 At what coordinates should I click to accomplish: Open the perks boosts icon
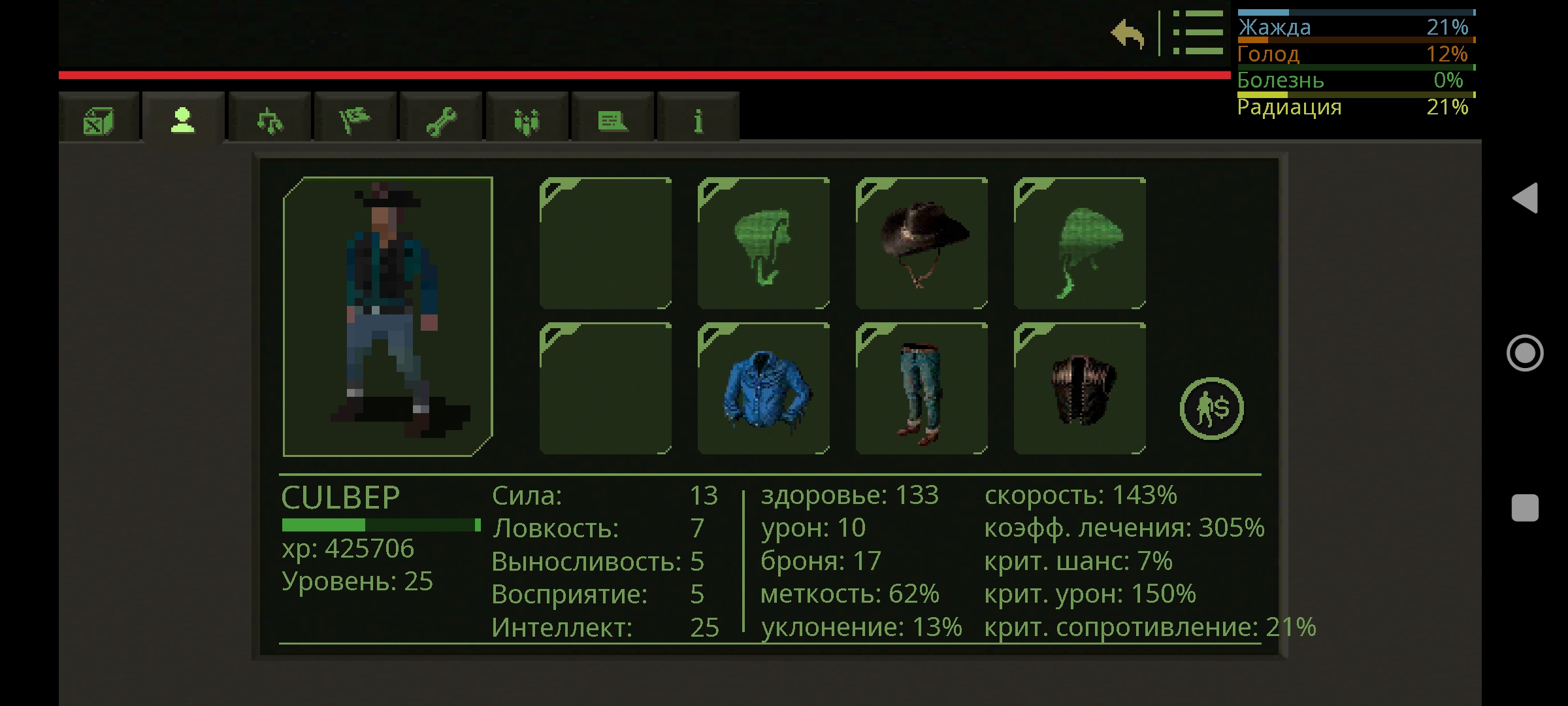point(527,120)
